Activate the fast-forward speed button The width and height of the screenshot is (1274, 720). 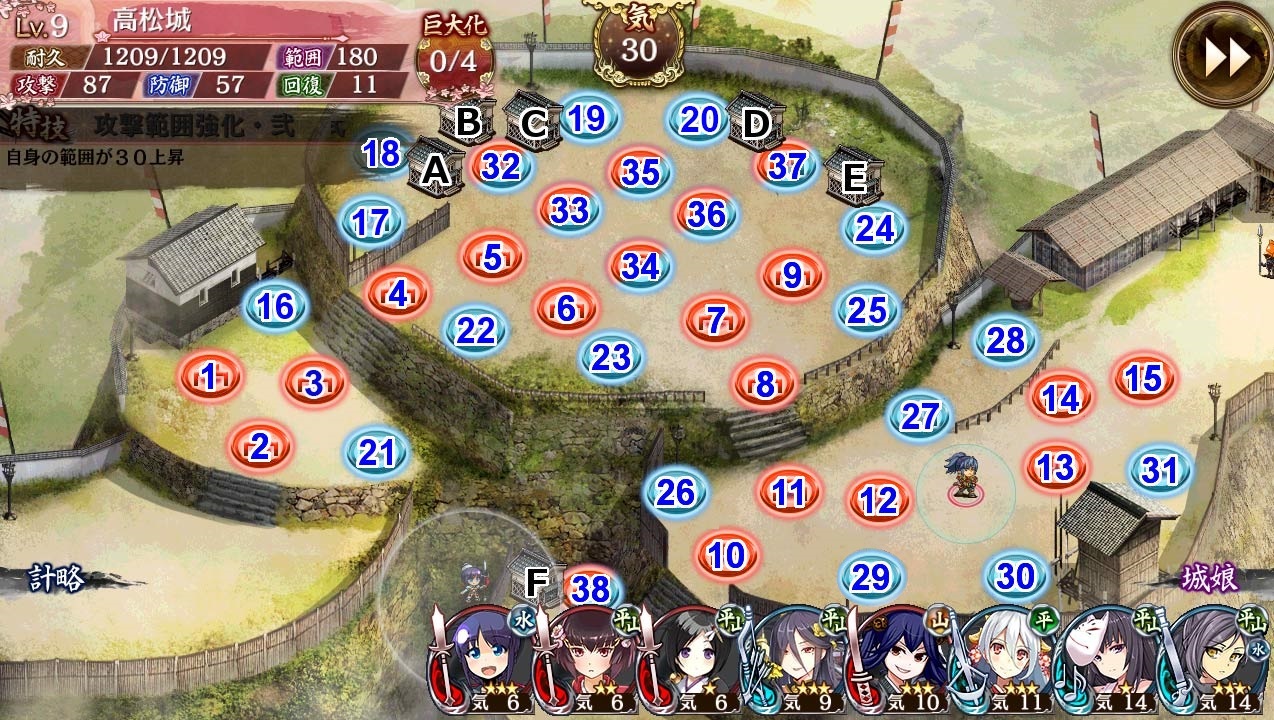(1225, 58)
